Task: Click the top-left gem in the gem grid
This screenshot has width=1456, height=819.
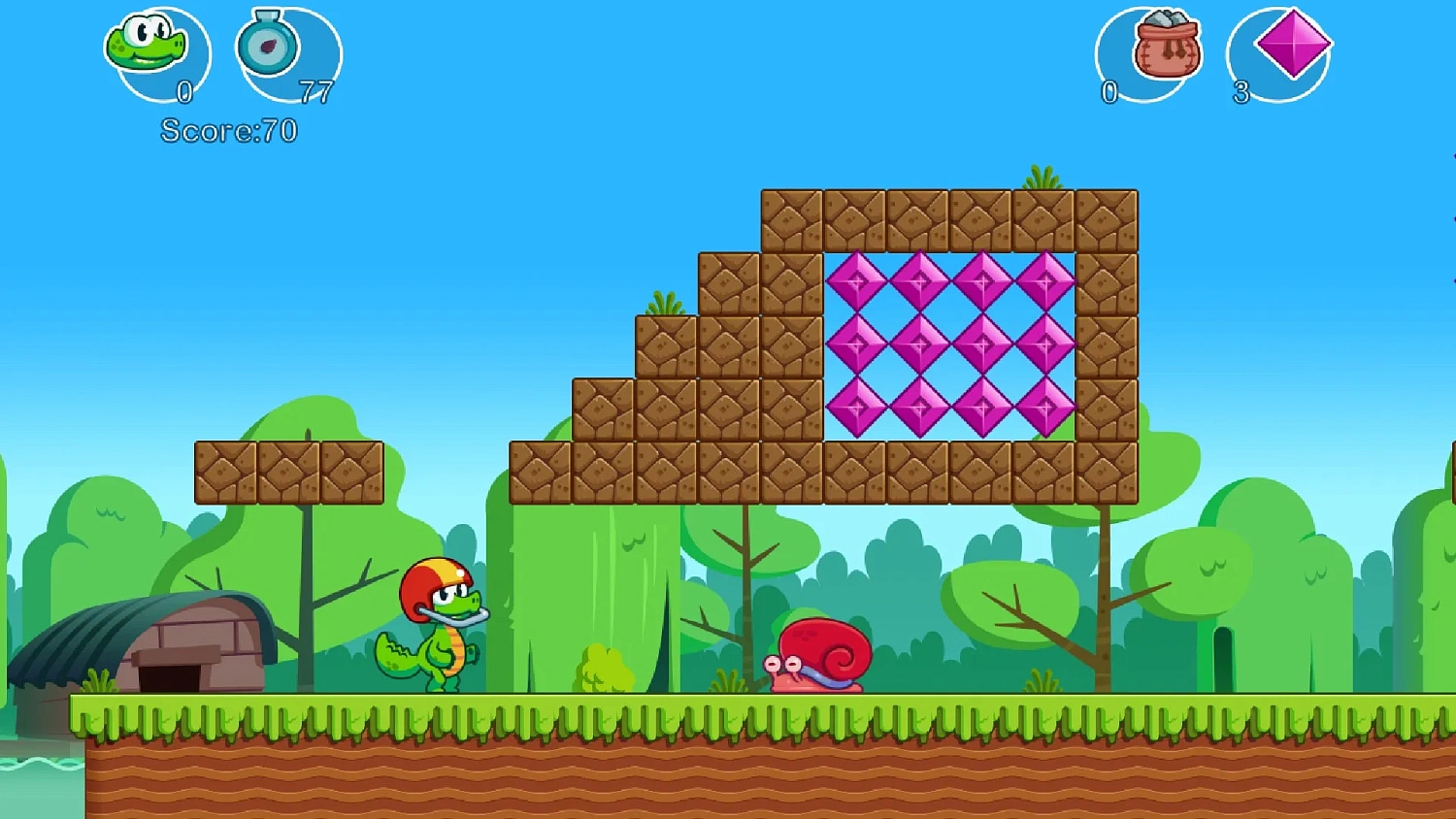Action: [859, 281]
